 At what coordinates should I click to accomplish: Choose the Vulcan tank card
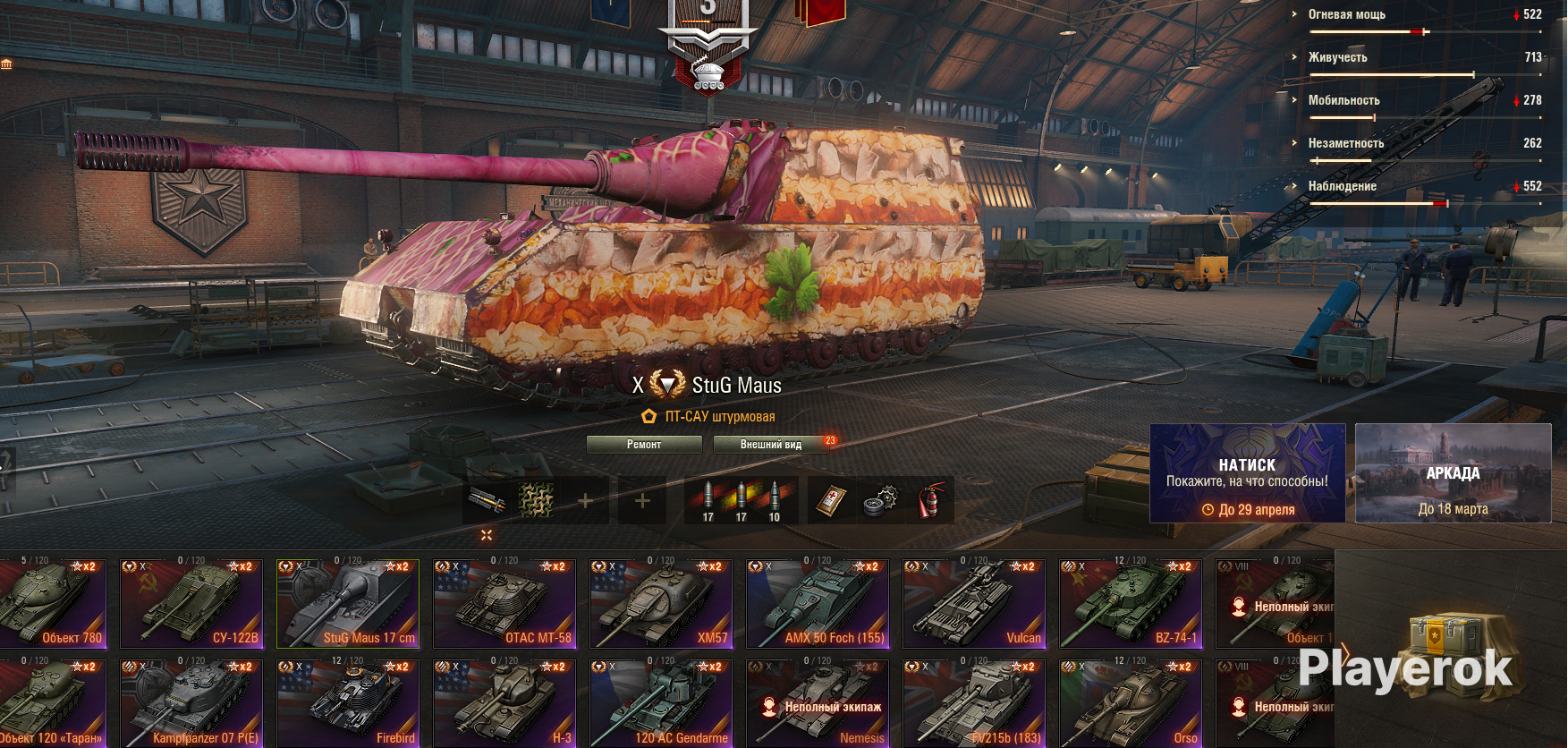point(974,603)
